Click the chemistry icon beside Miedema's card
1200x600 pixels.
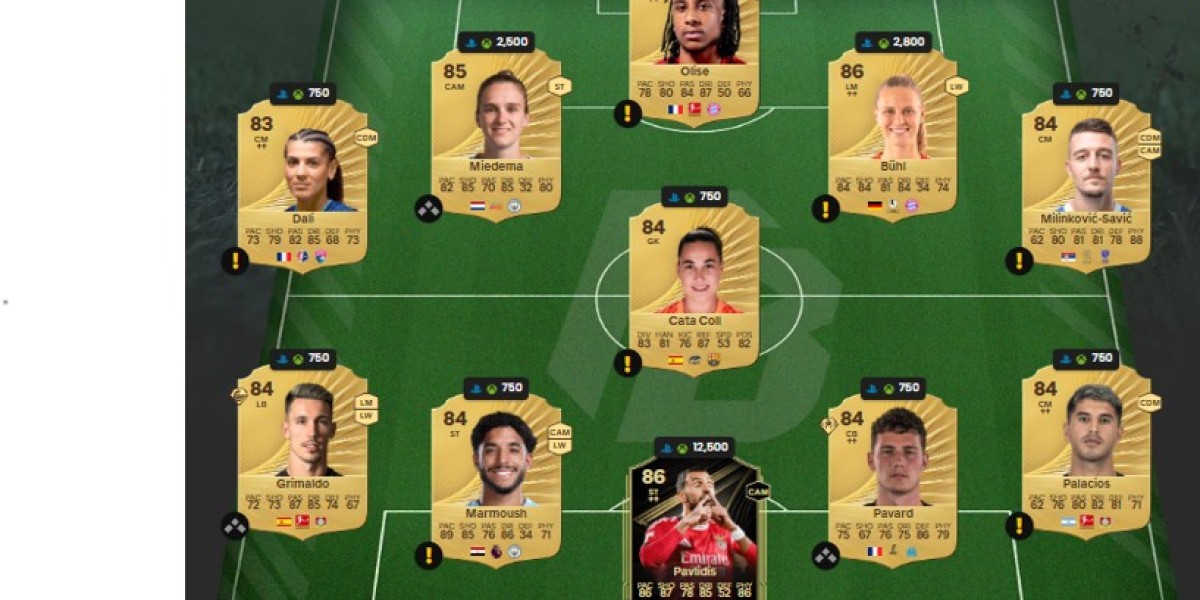[429, 209]
